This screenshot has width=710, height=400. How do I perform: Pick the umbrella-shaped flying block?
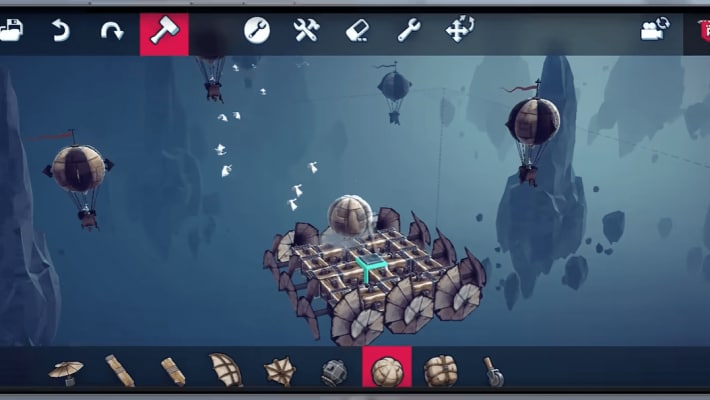pyautogui.click(x=66, y=371)
